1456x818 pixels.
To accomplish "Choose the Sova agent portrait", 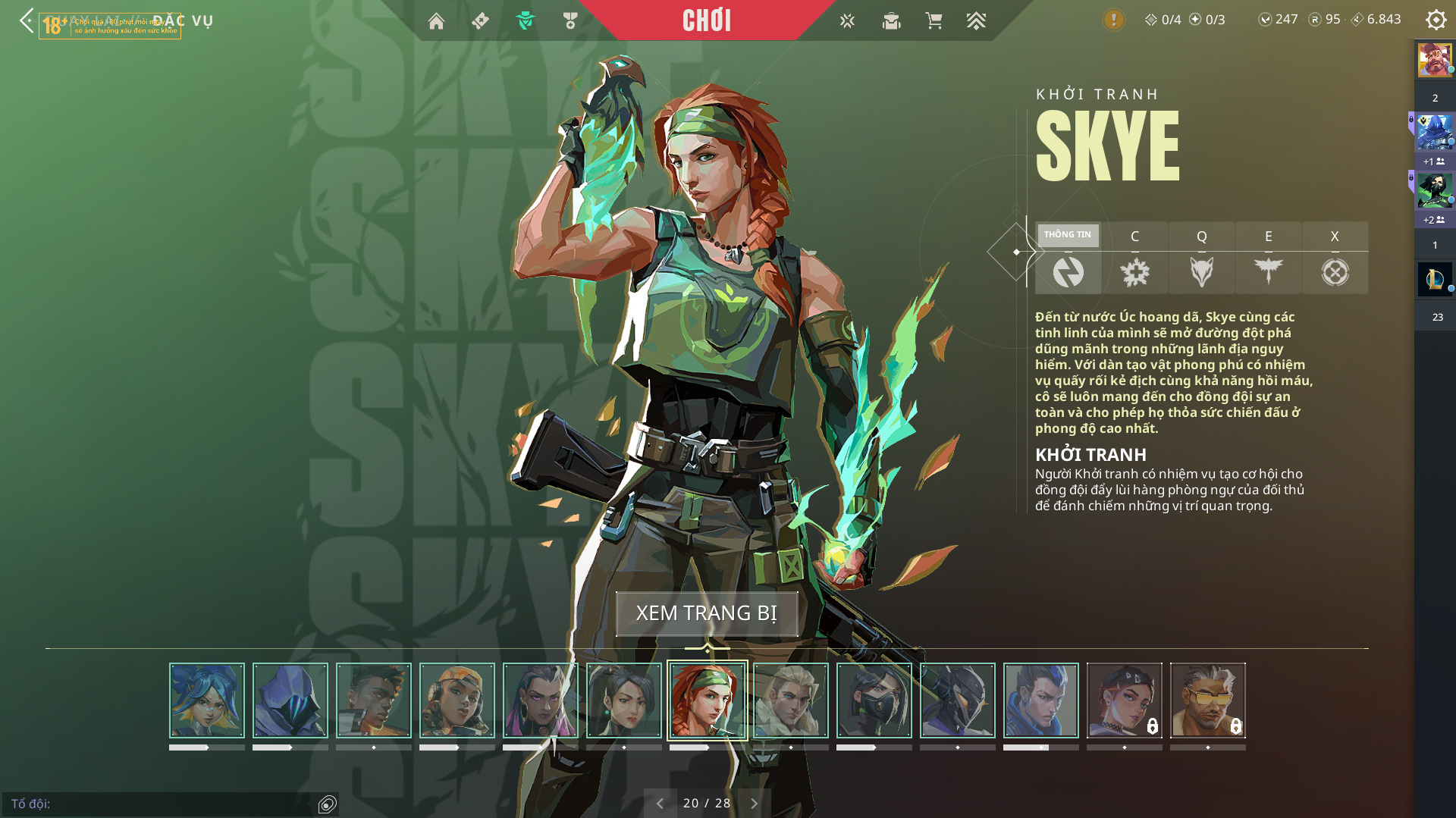I will [x=791, y=700].
